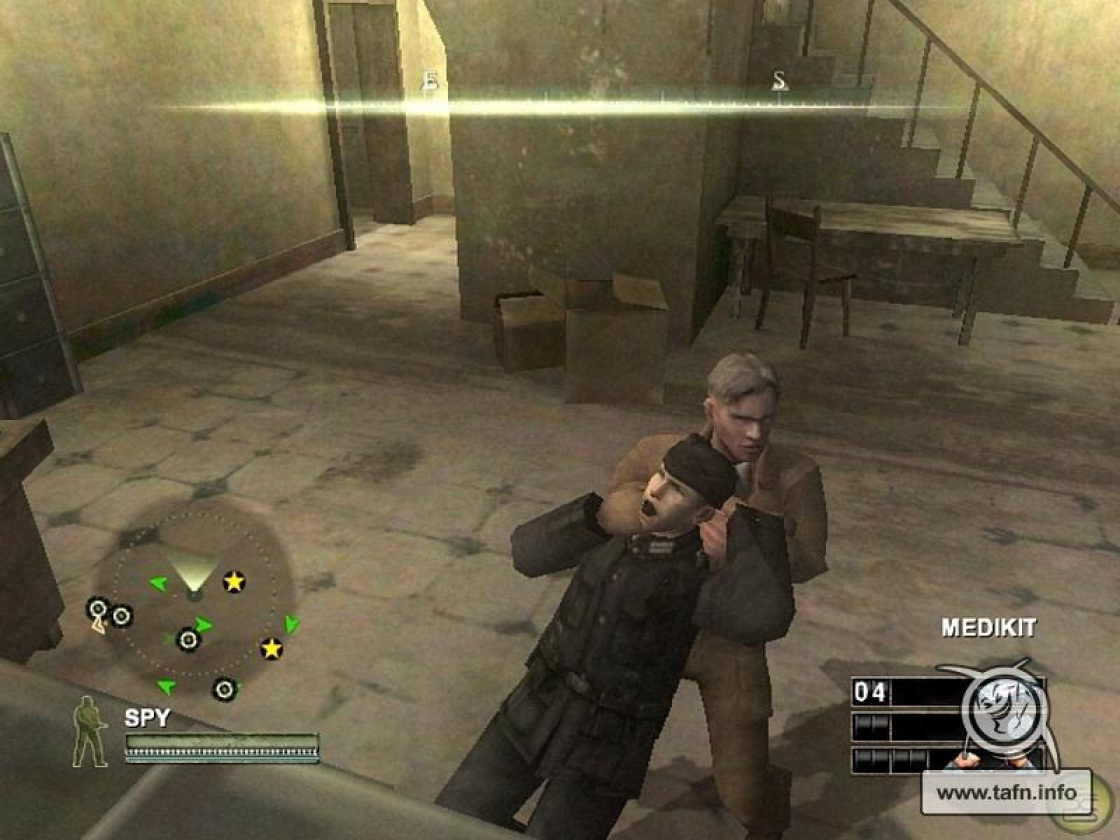Open the www.tafn.info watermark link
This screenshot has width=1120, height=840.
pyautogui.click(x=1005, y=794)
